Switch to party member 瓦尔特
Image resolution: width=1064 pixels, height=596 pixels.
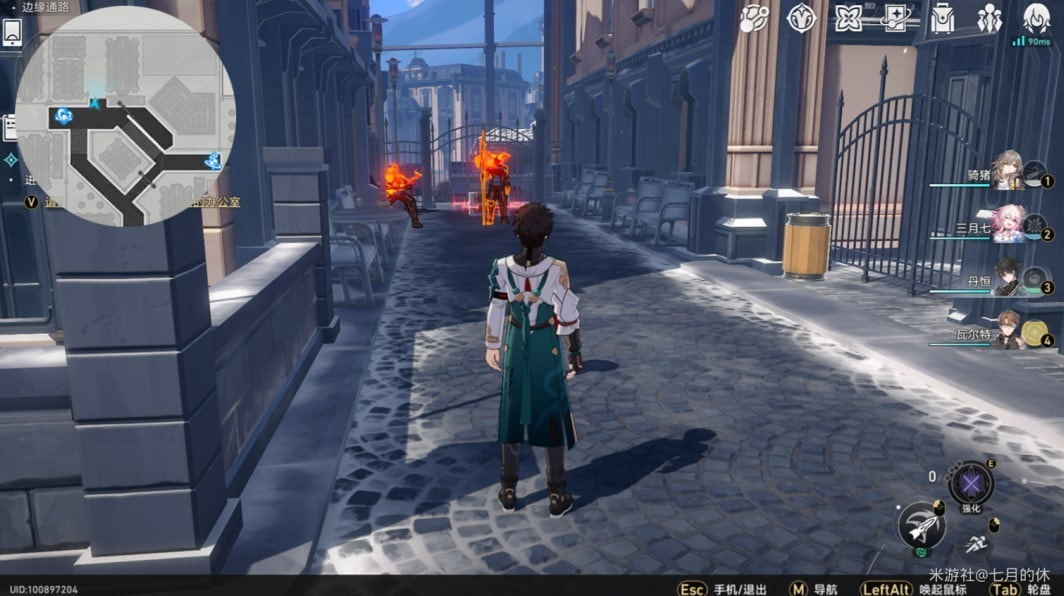pyautogui.click(x=1007, y=330)
